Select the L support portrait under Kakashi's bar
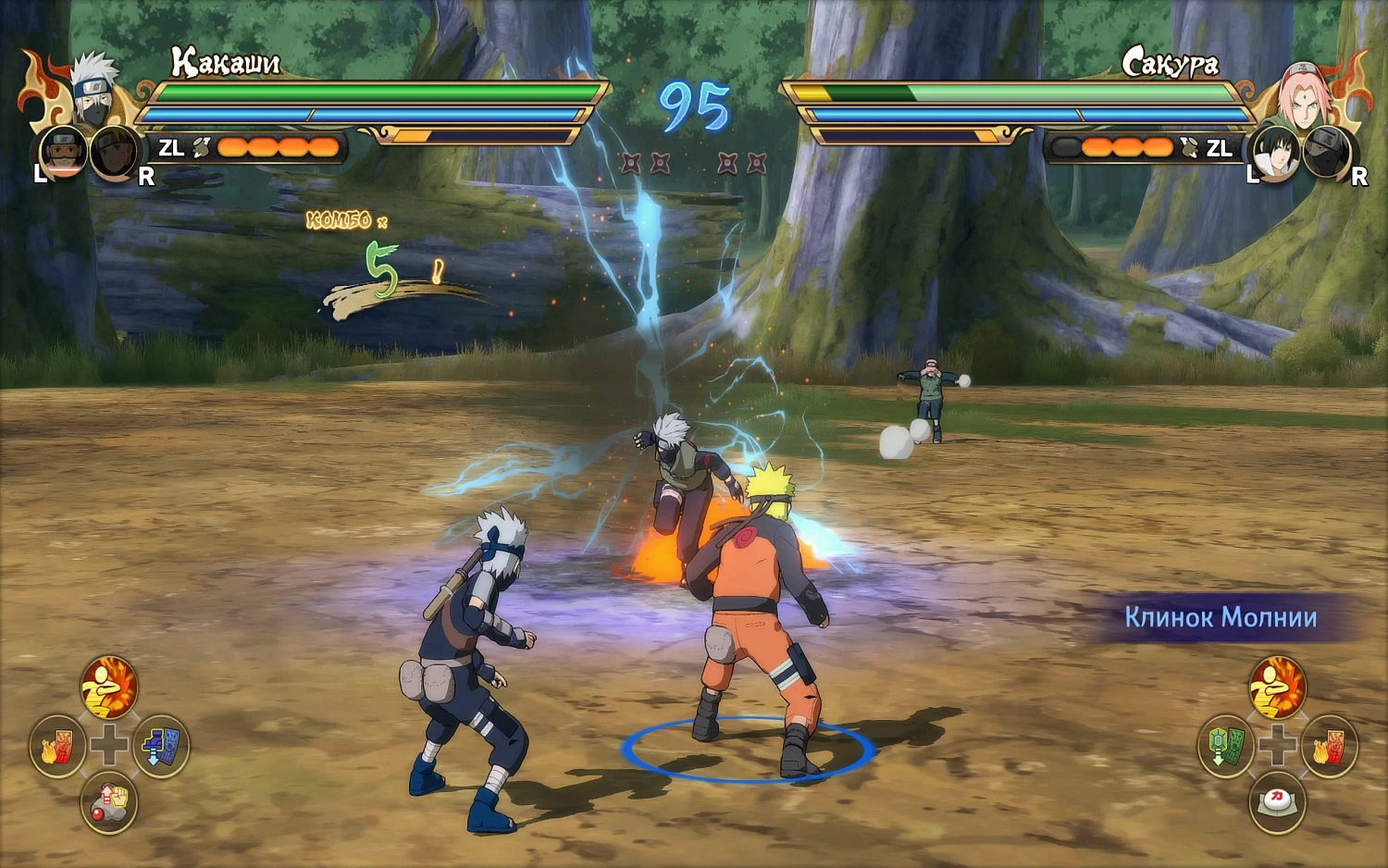Screen dimensions: 1388x868 click(61, 154)
